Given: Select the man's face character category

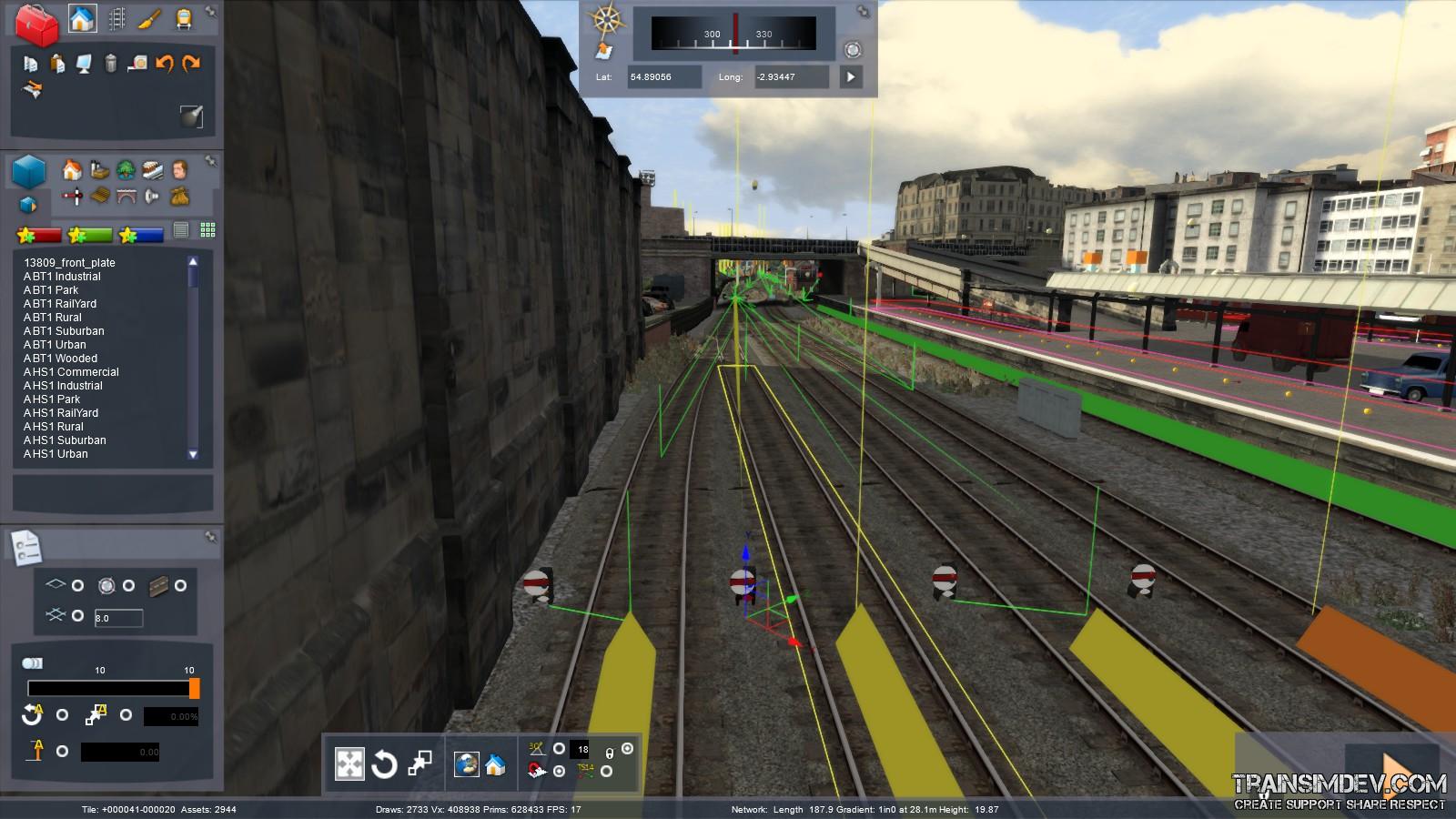Looking at the screenshot, I should [179, 170].
